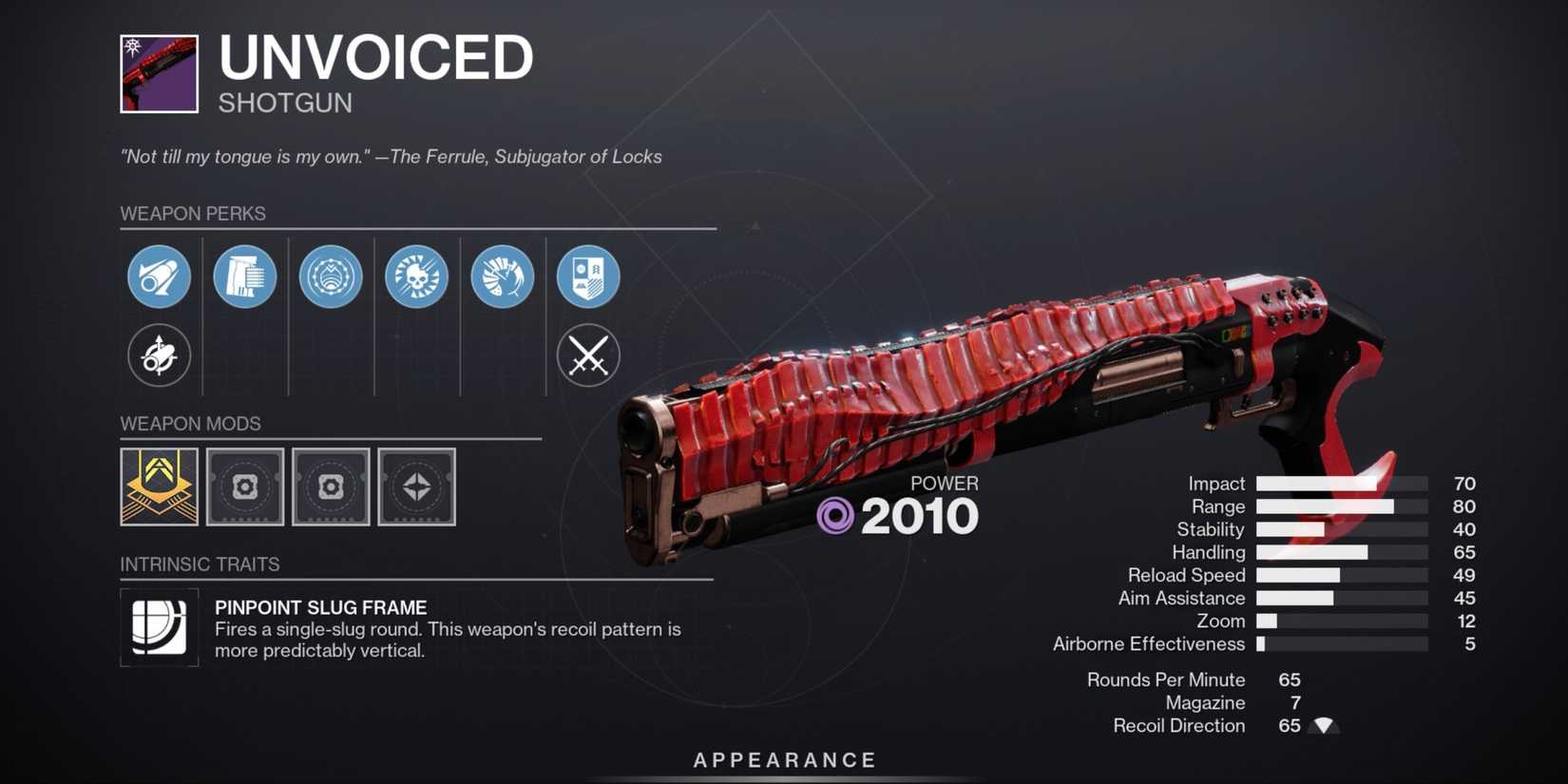Select the golden masterwork mod
Viewport: 1568px width, 784px height.
(x=159, y=488)
